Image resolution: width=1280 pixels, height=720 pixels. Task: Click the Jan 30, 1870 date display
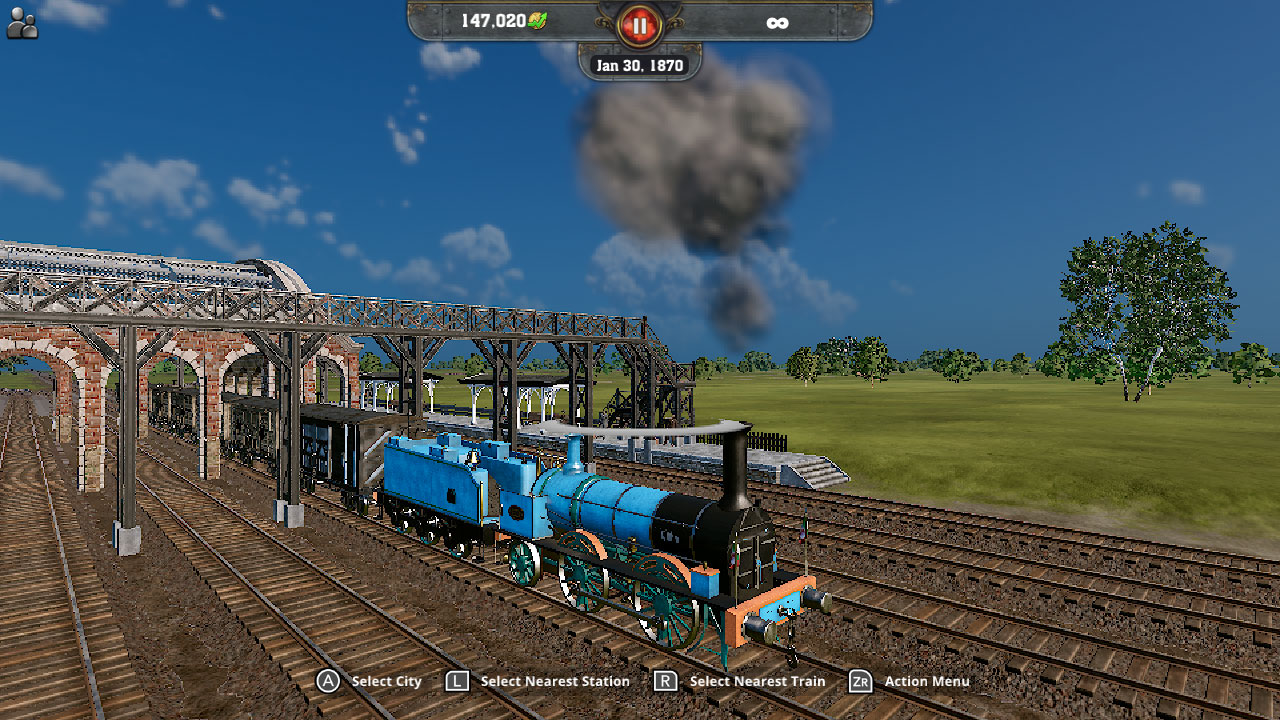click(640, 64)
